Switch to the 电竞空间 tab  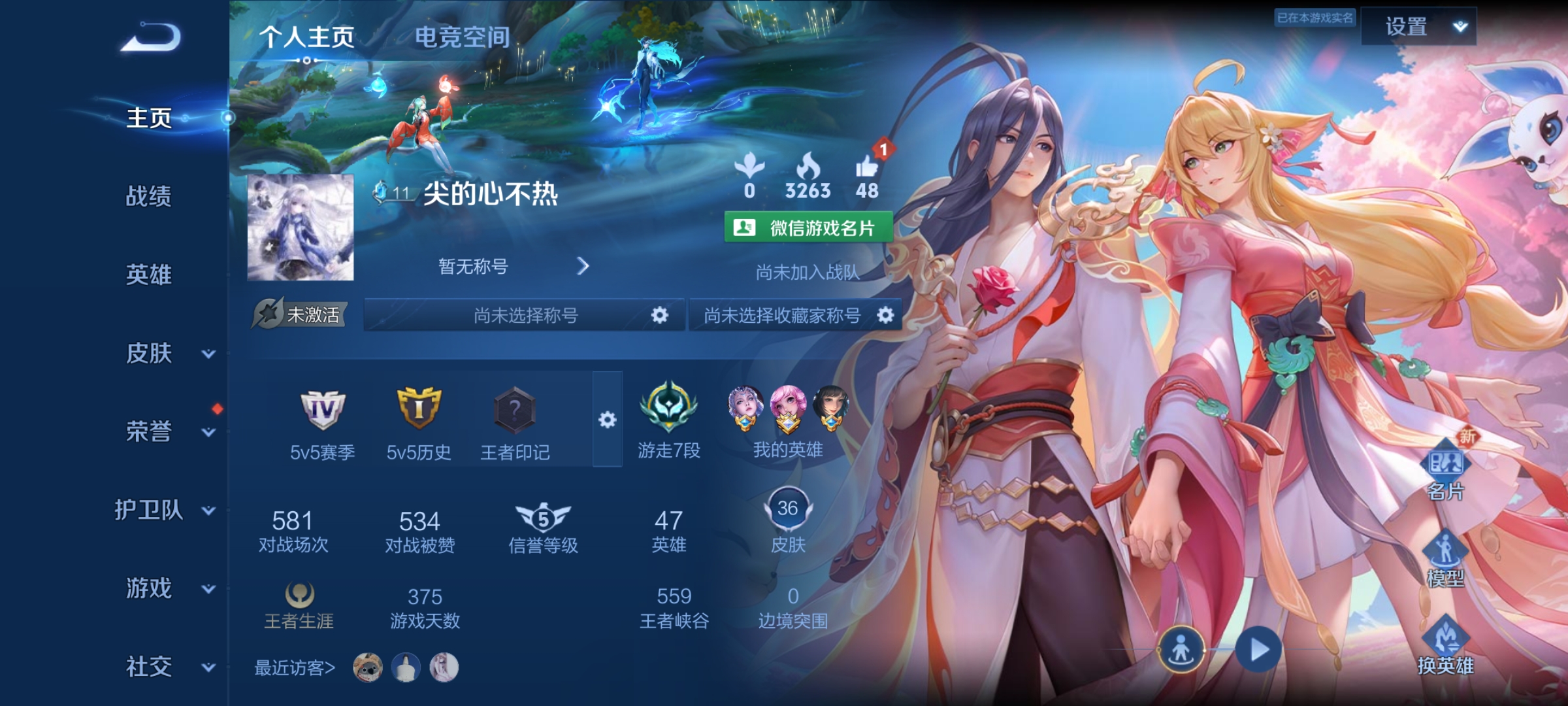(x=464, y=37)
